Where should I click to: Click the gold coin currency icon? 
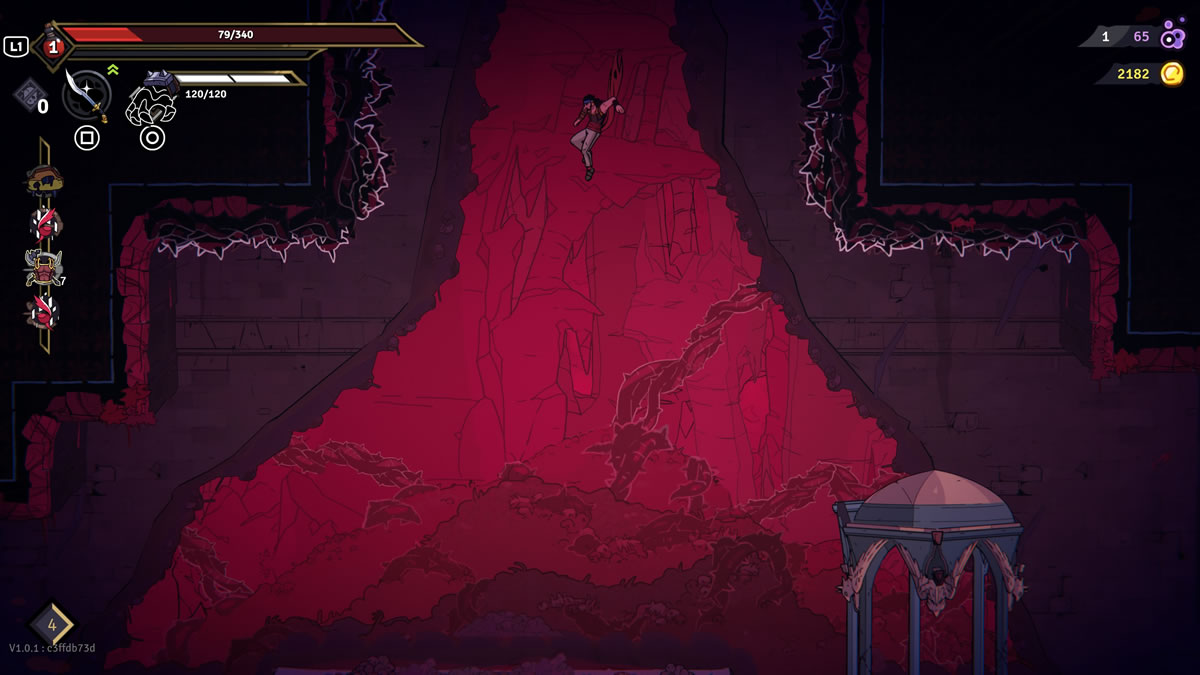point(1171,73)
